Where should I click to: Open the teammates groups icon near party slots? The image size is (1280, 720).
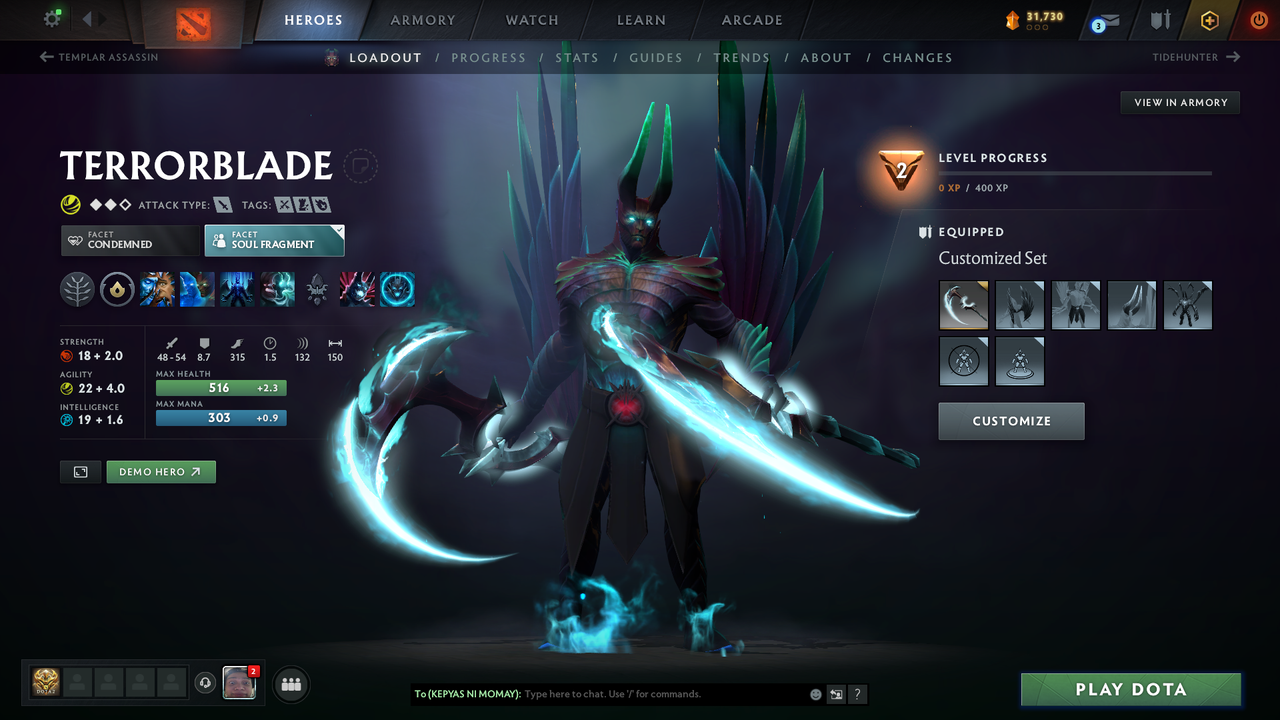coord(290,683)
